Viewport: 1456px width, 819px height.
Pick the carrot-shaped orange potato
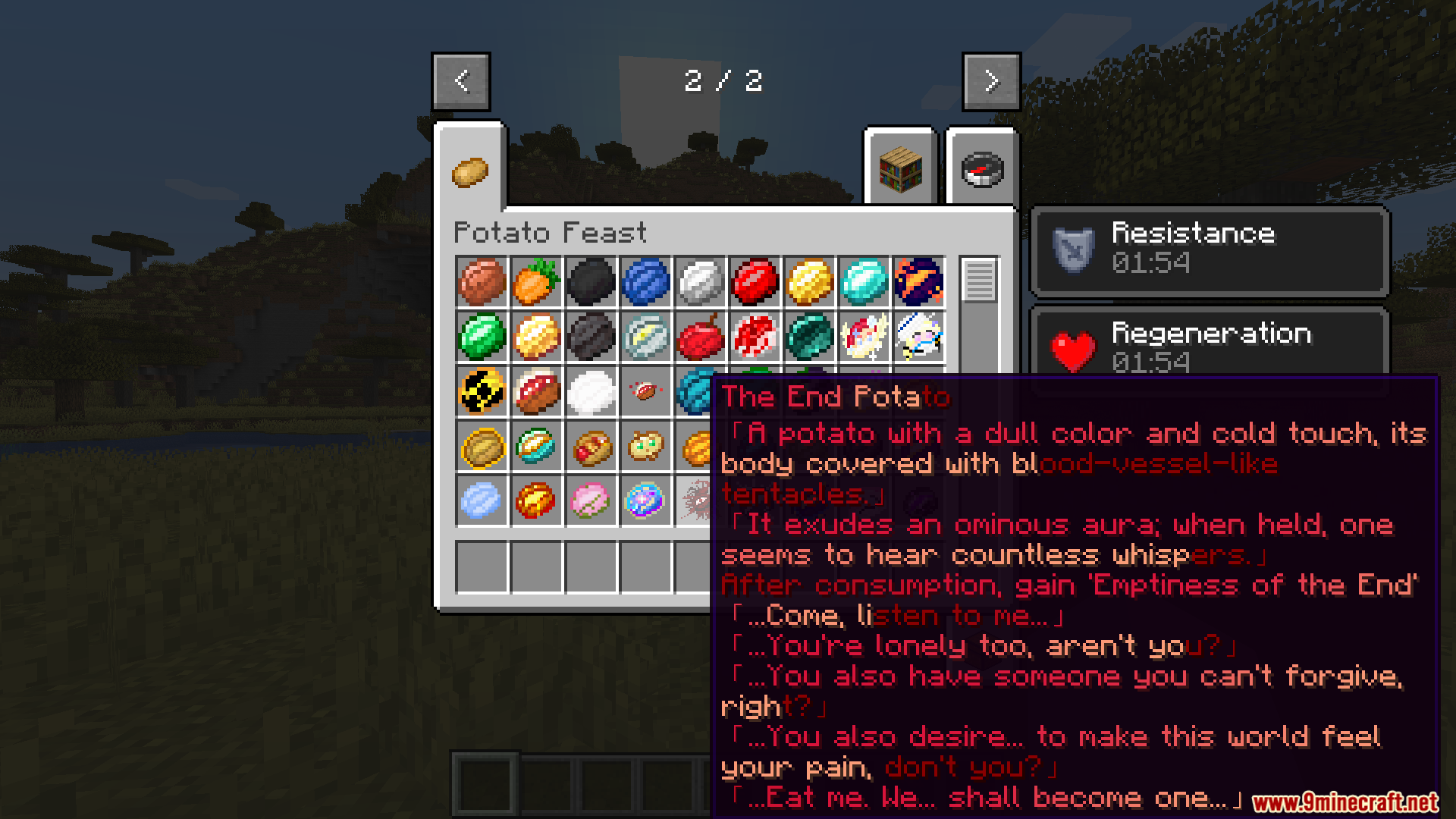point(536,281)
